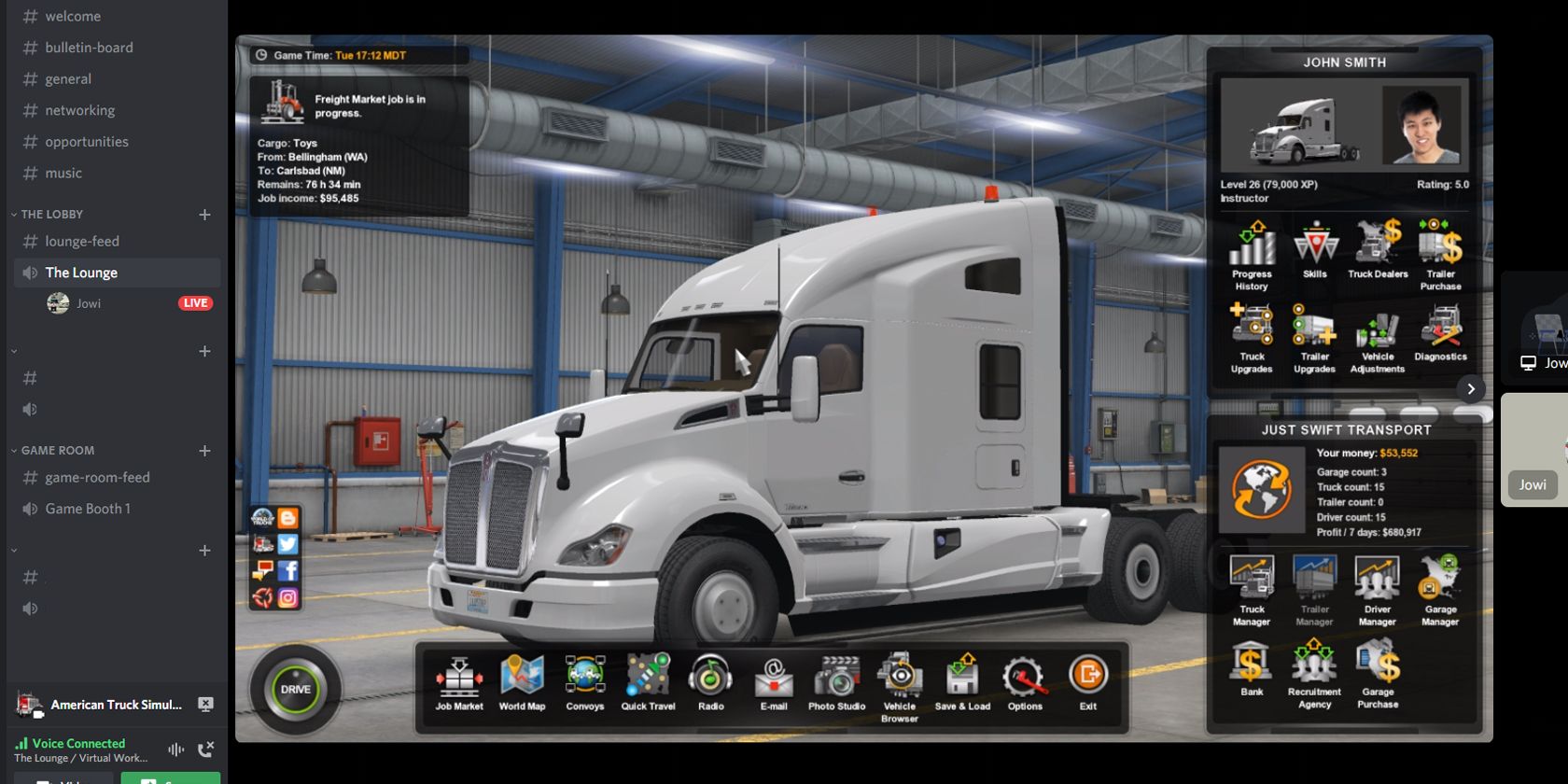1568x784 pixels.
Task: Disconnect from the voice call
Action: 207,749
